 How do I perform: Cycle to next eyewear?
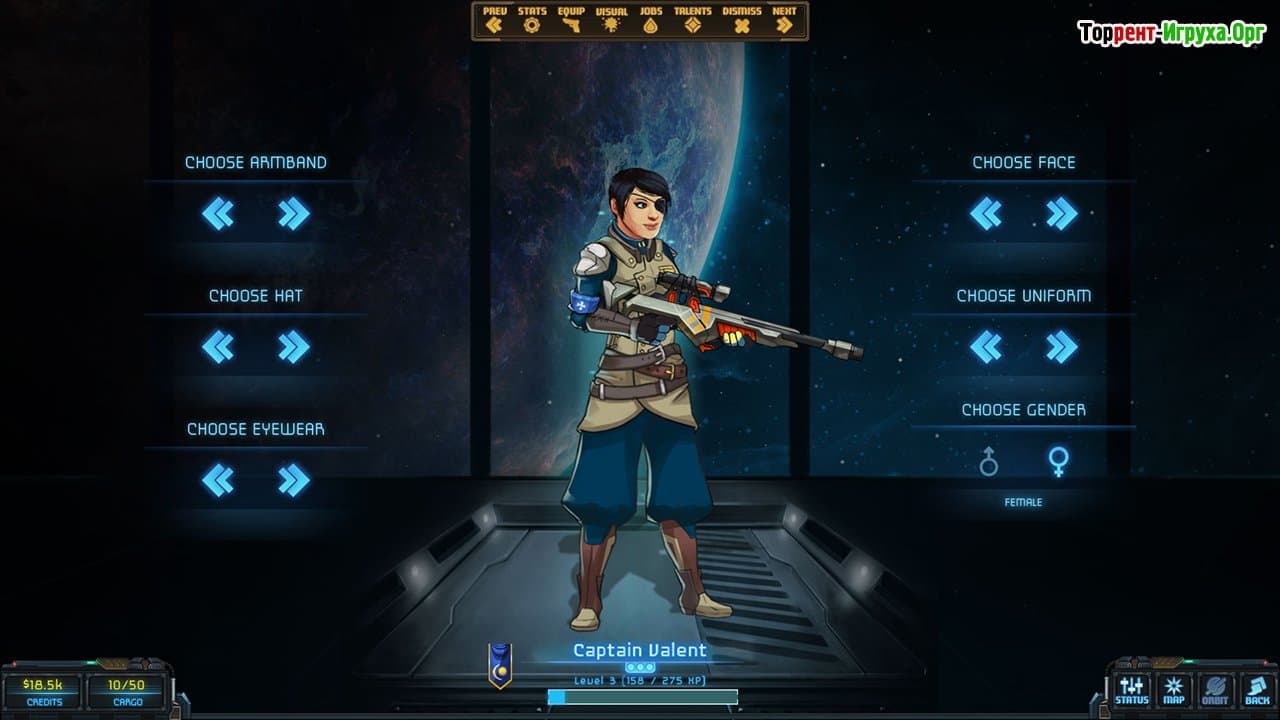[293, 481]
